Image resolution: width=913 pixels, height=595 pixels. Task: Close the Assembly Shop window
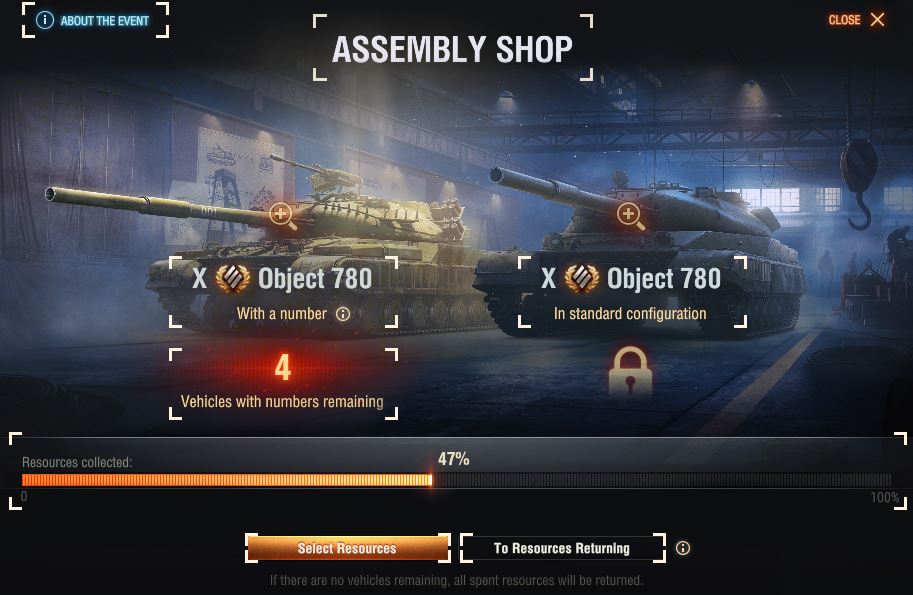(858, 20)
